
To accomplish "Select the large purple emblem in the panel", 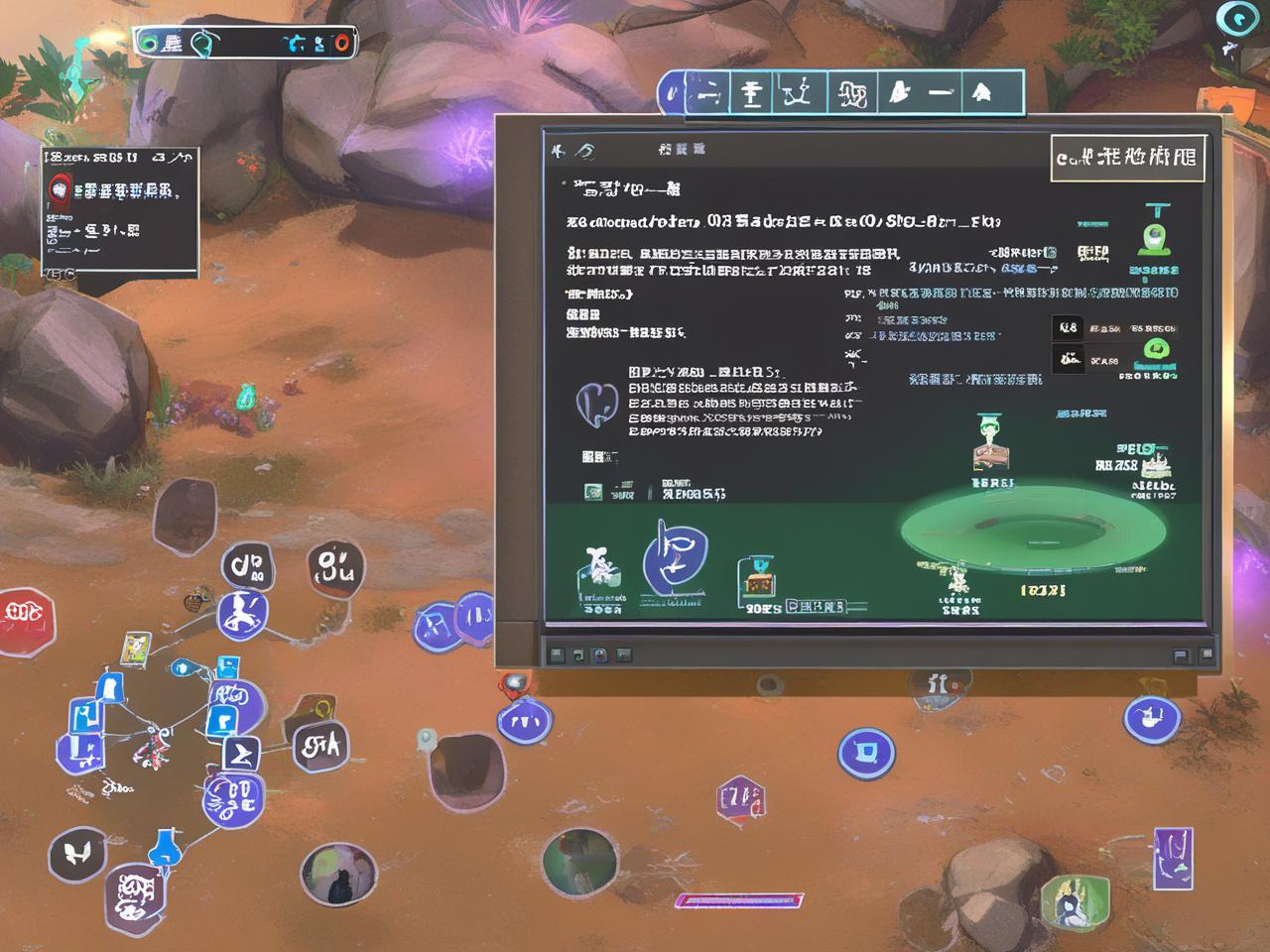I will 675,560.
